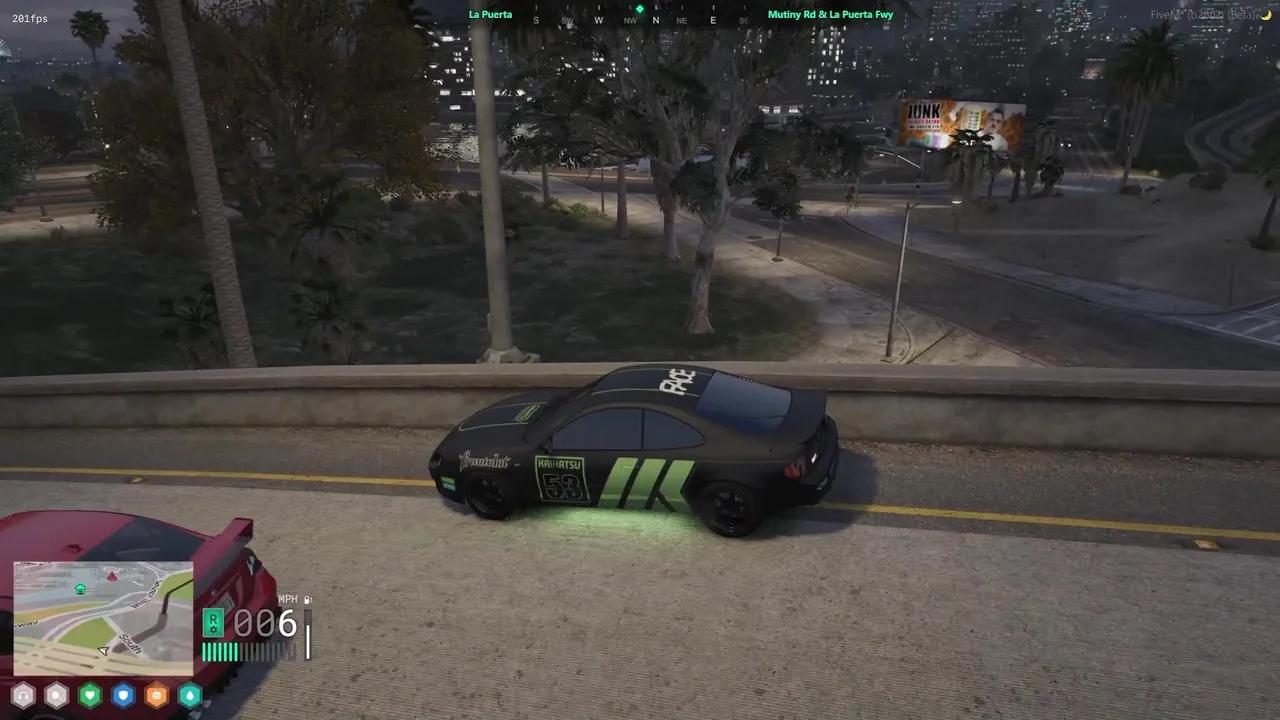Open the minimap
Screen dimensions: 1280x720
point(103,618)
